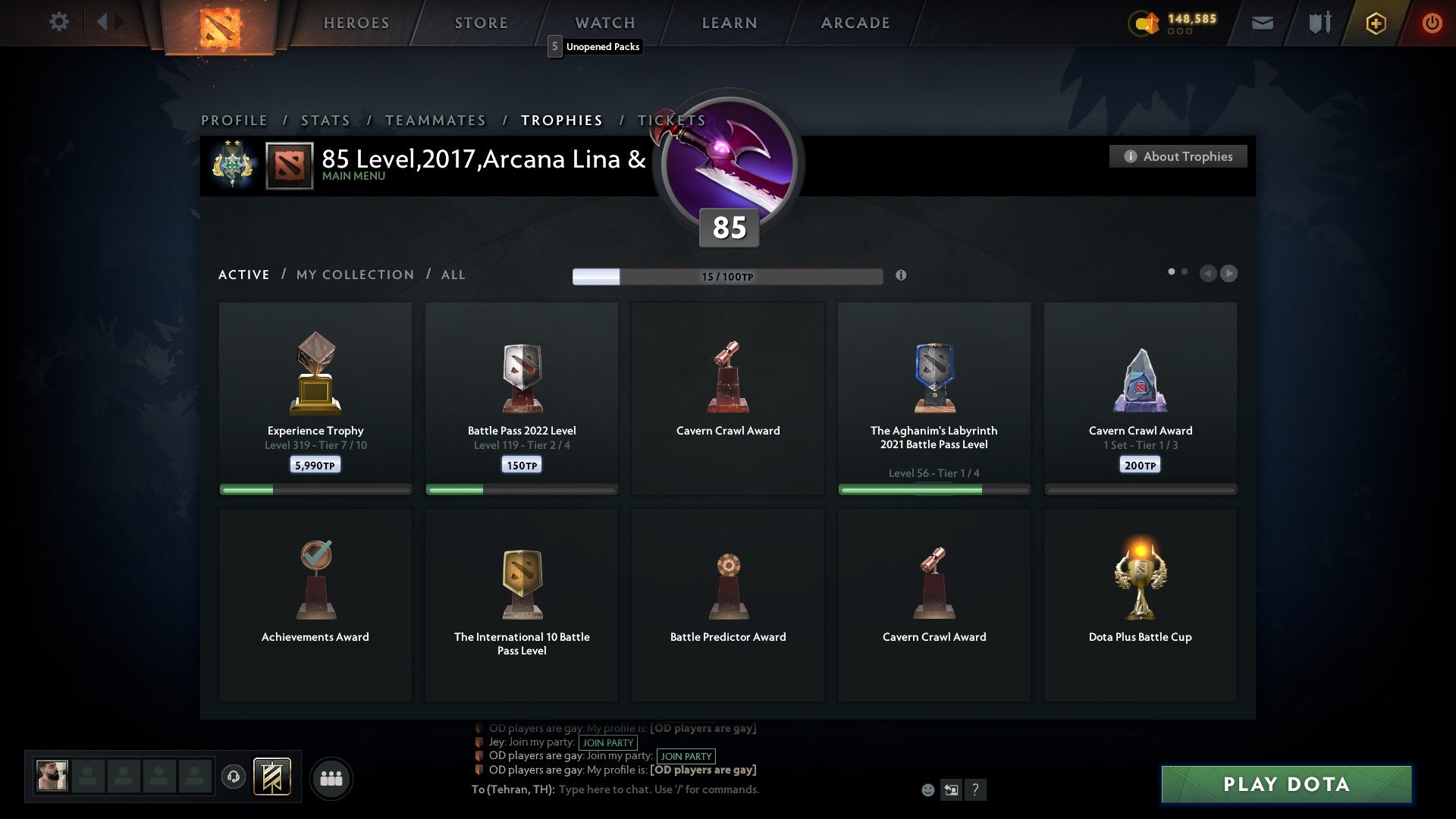Open the mail notifications inbox
1456x819 pixels.
[1262, 23]
